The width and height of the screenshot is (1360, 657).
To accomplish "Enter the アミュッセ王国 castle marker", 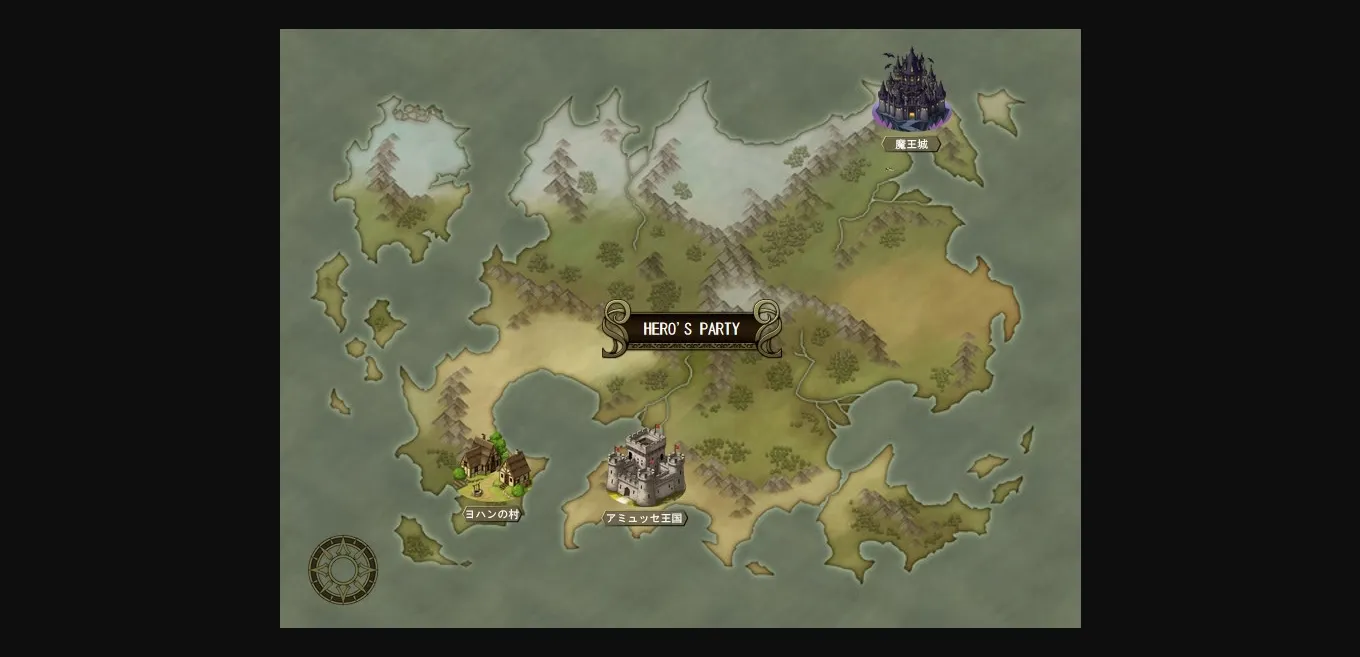I will click(646, 468).
